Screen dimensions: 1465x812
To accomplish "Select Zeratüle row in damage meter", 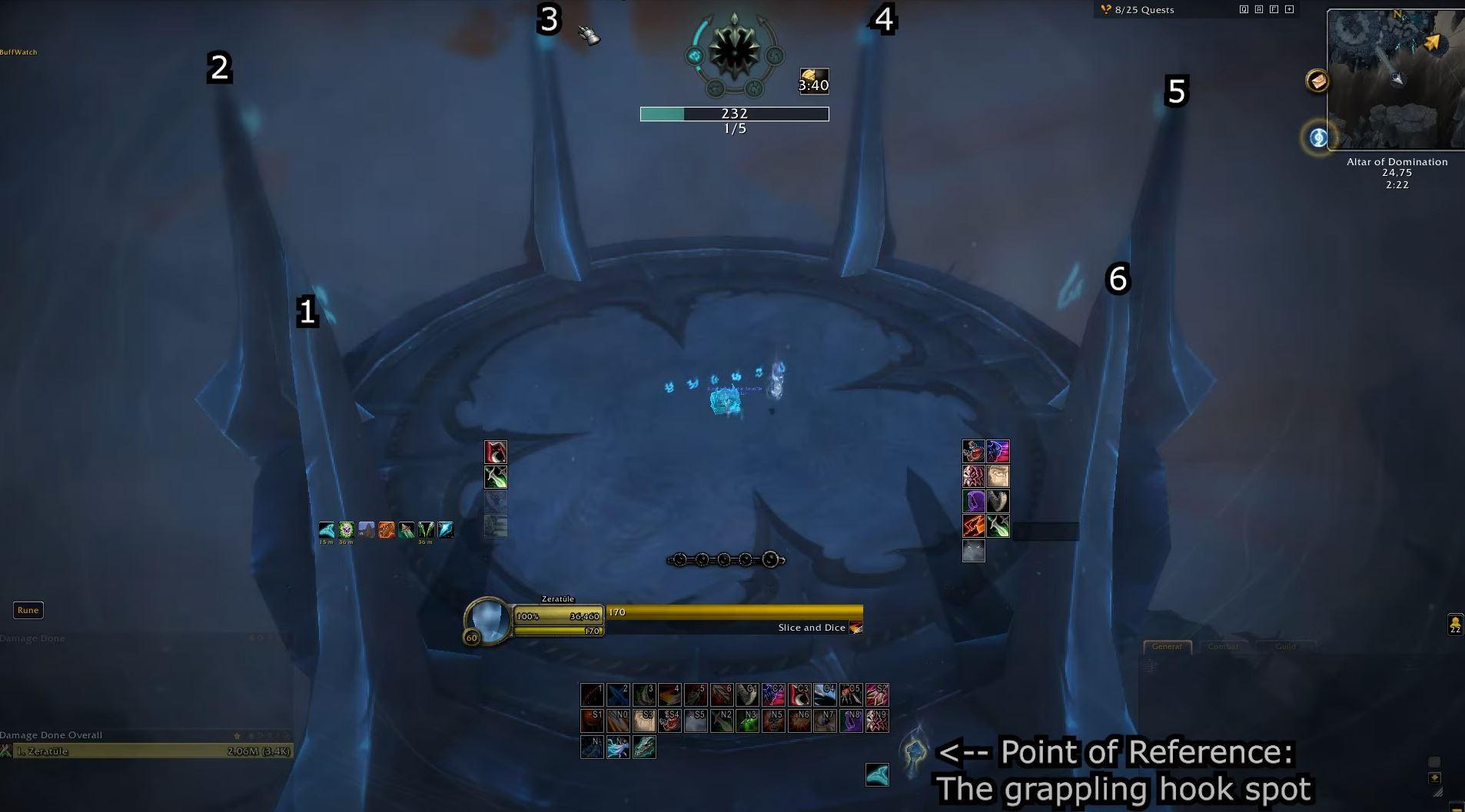I will 146,751.
